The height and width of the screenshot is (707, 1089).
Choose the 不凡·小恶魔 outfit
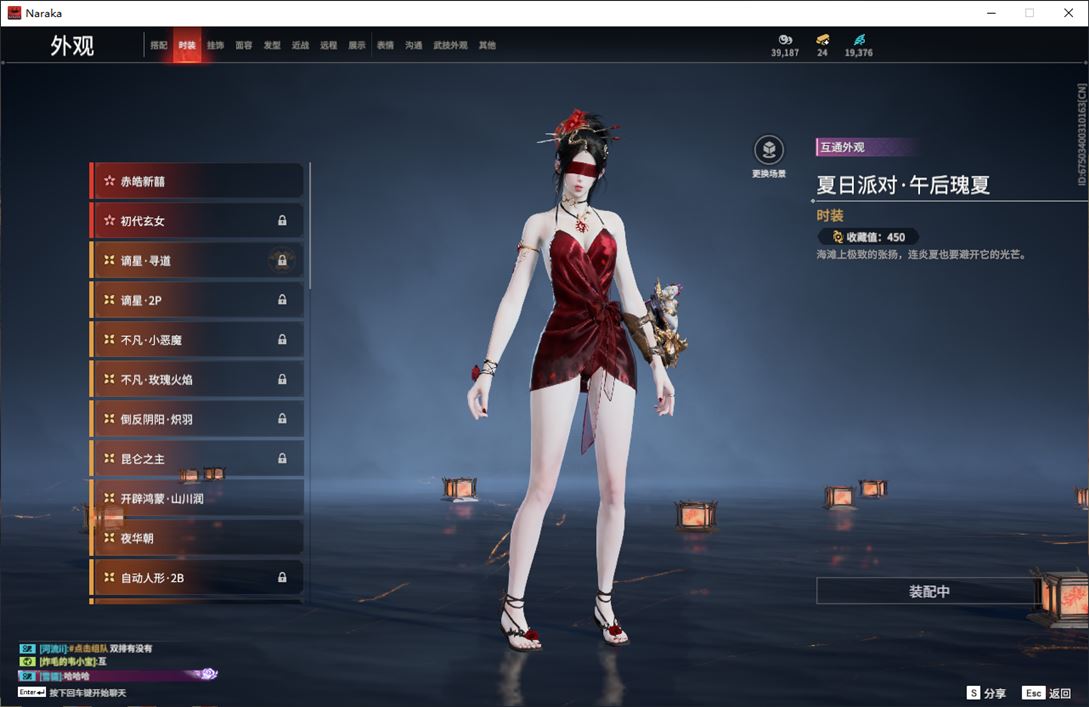pos(197,340)
